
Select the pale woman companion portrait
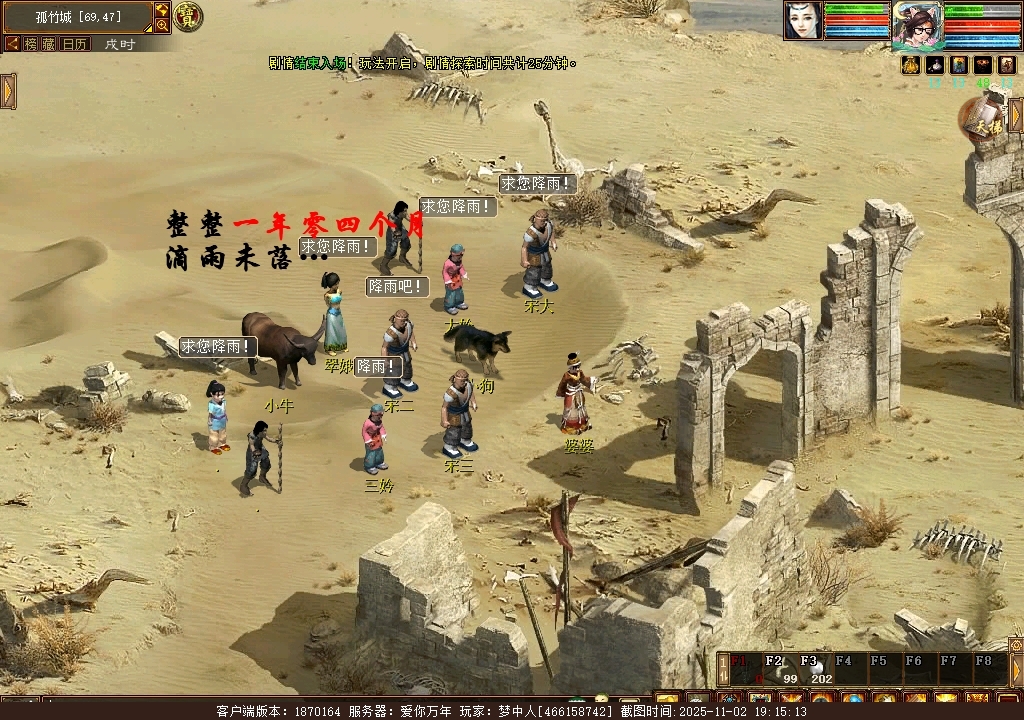[x=802, y=21]
